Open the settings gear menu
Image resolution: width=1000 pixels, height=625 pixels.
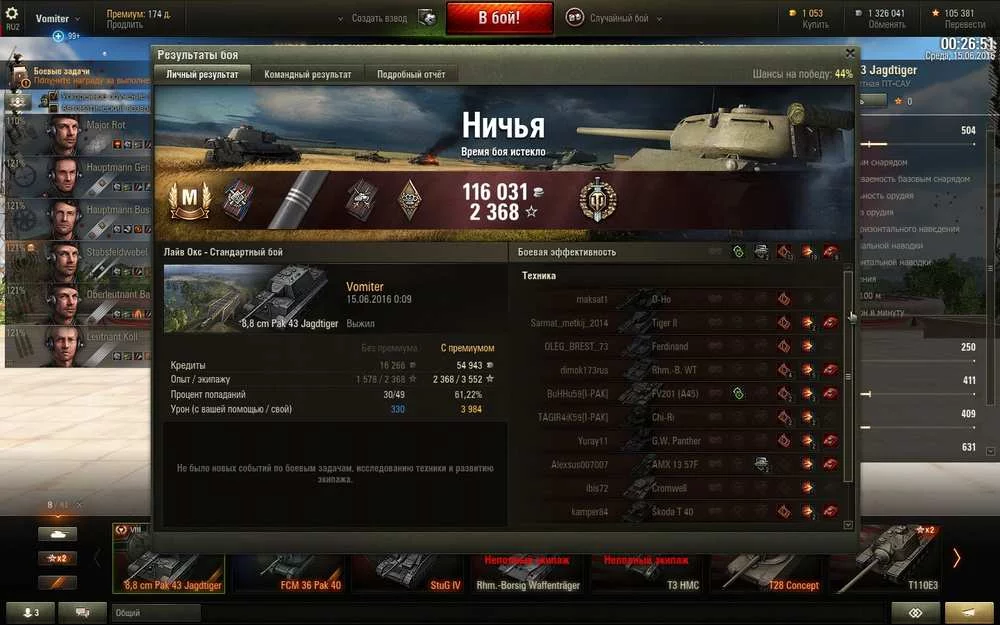click(13, 14)
